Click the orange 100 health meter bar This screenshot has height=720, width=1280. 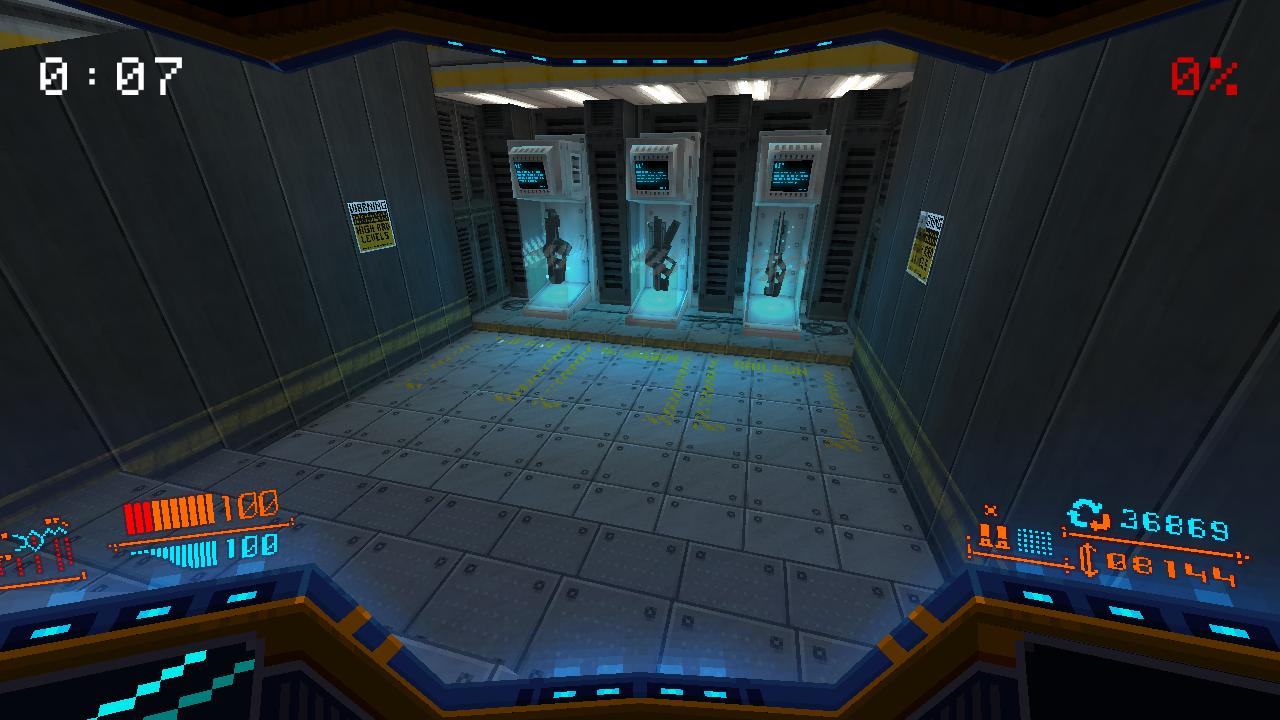click(170, 512)
